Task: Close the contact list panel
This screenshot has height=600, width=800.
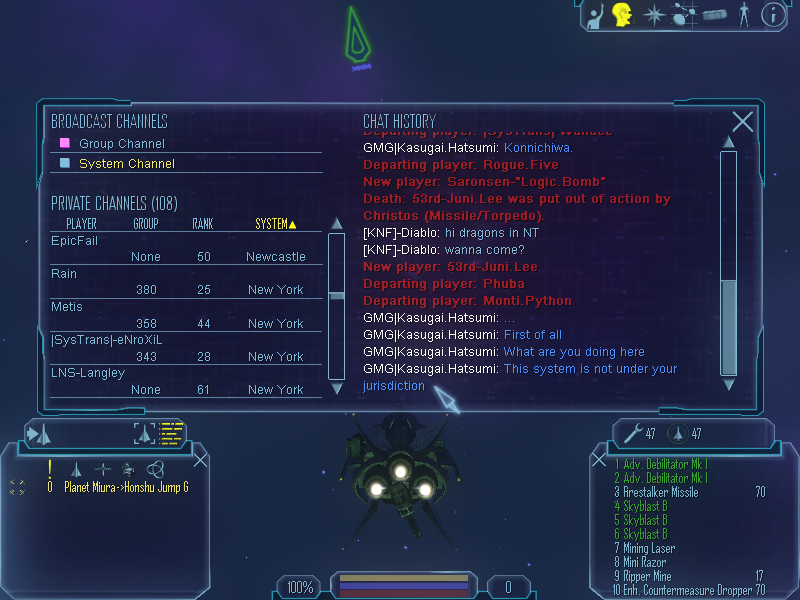Action: point(200,460)
